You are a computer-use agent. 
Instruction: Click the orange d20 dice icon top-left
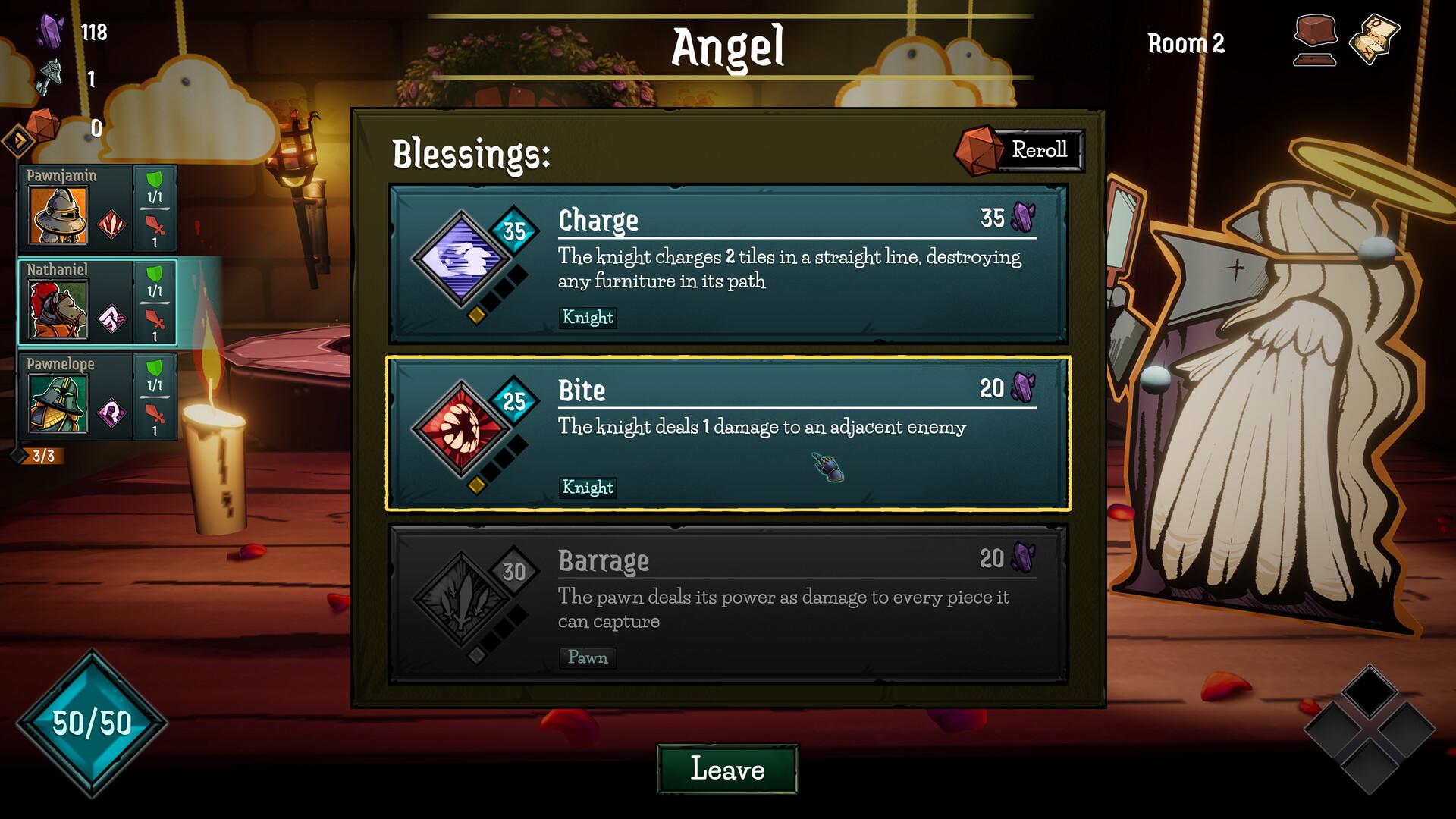click(x=42, y=124)
